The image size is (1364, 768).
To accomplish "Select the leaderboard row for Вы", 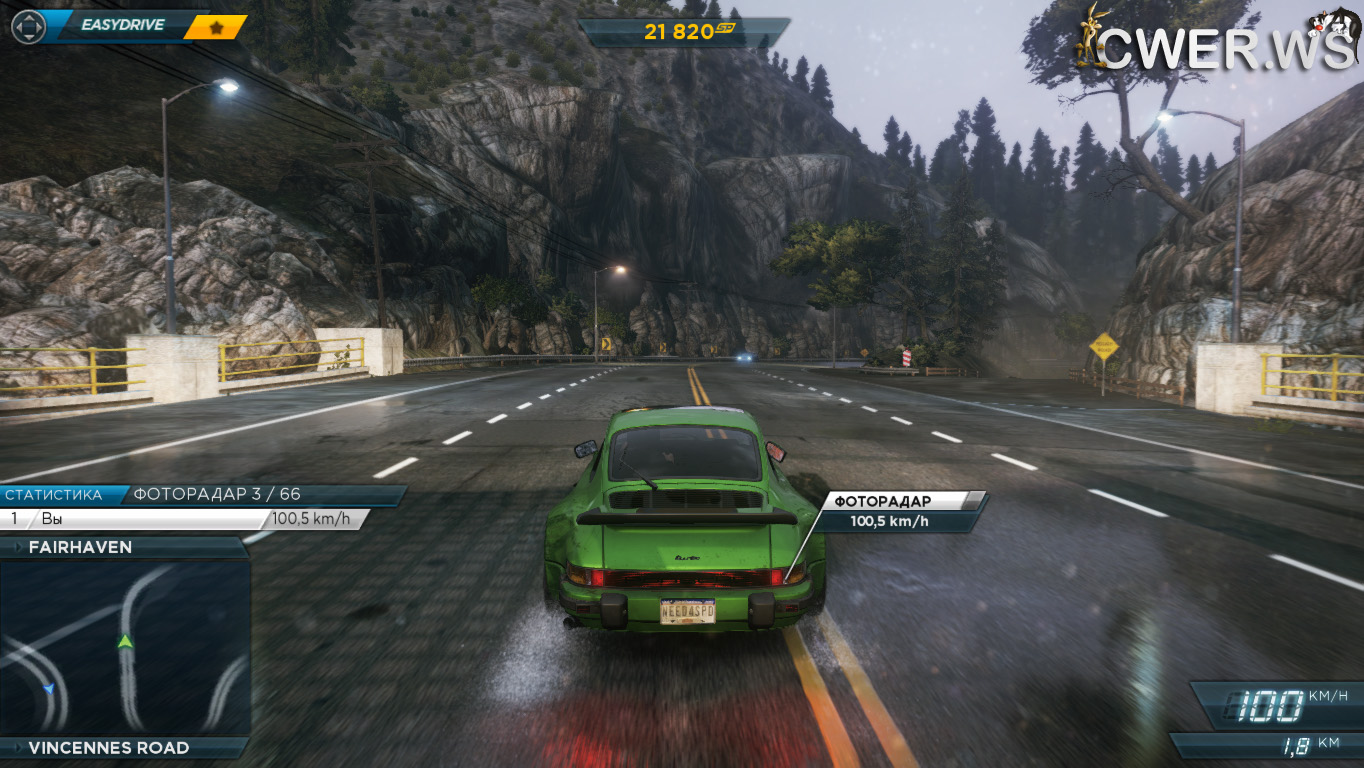I will point(184,519).
